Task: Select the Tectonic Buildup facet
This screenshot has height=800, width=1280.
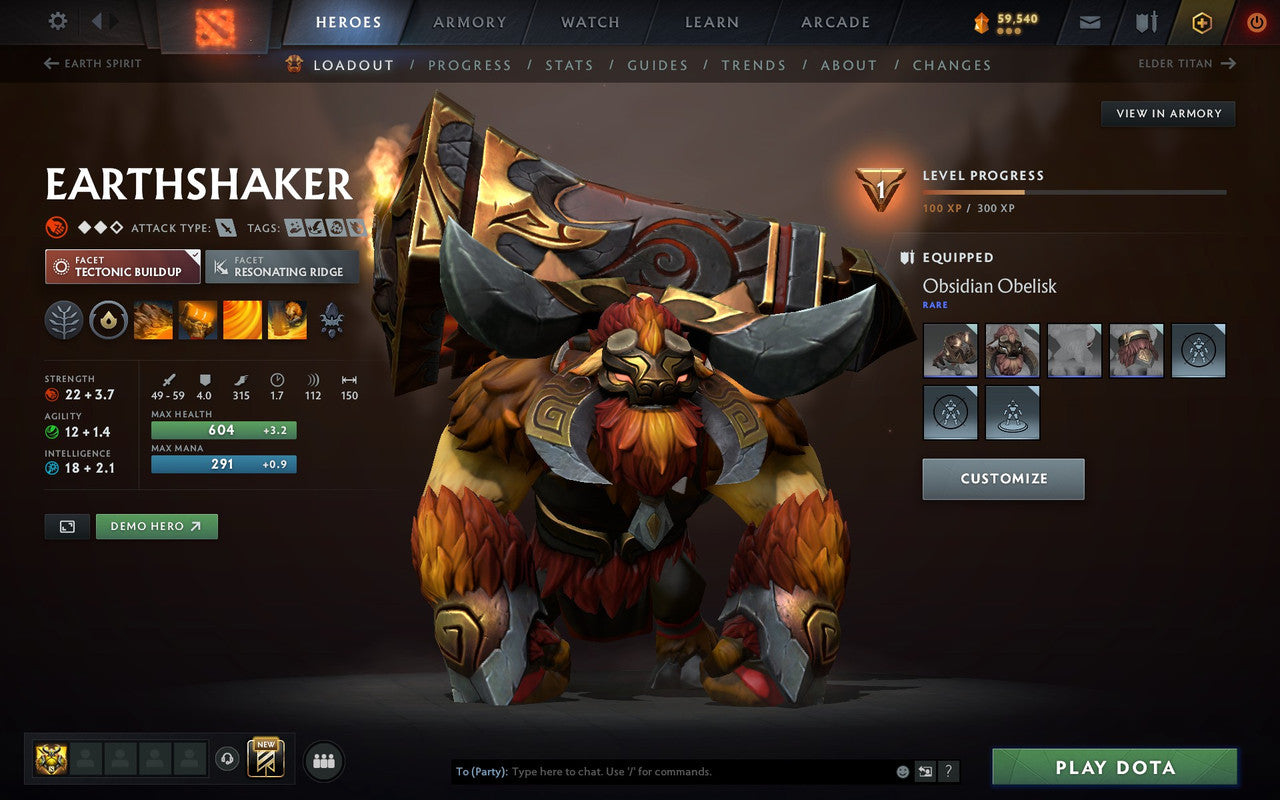Action: click(x=120, y=266)
